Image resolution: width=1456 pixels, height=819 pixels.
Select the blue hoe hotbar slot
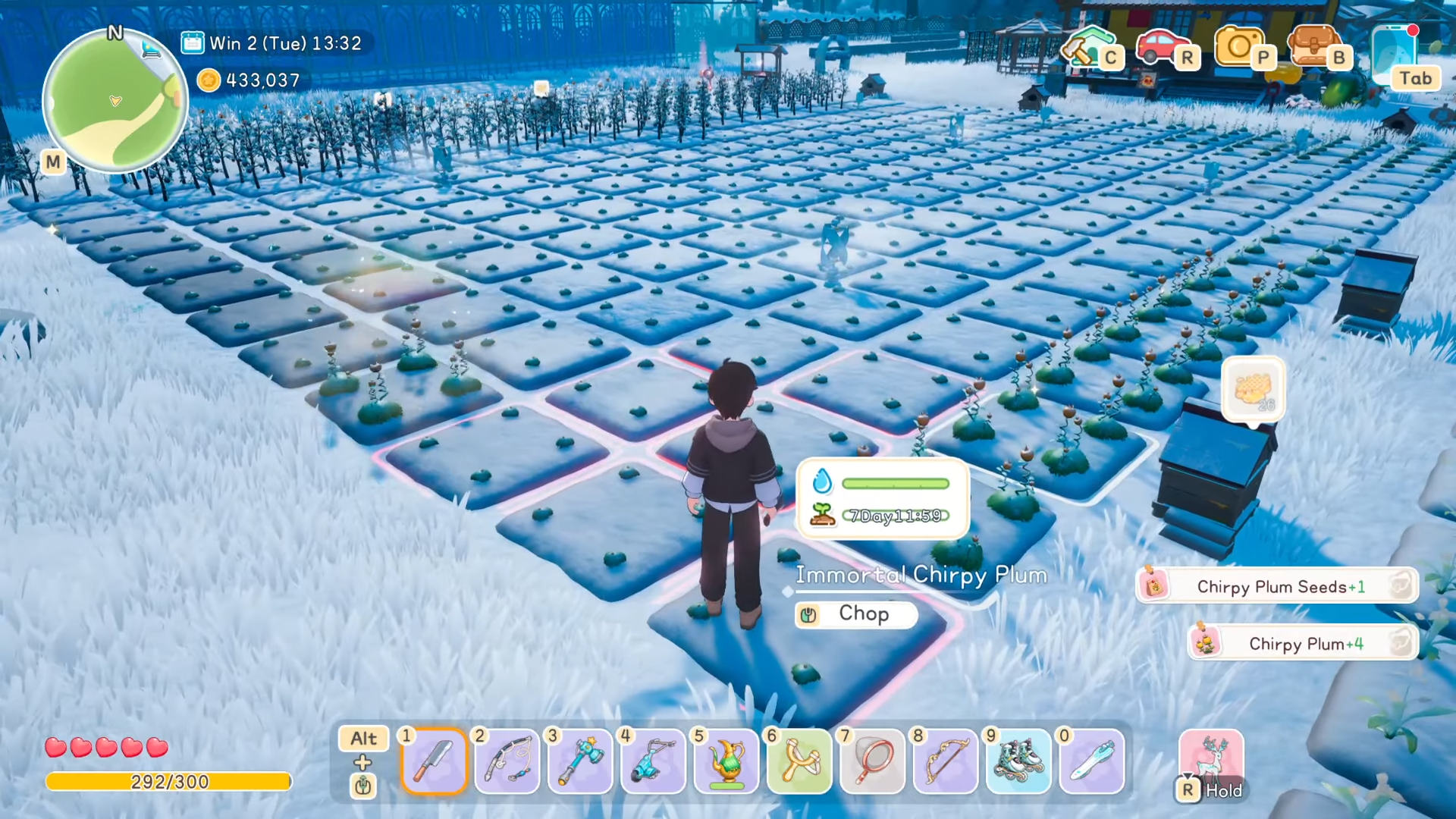pos(653,761)
